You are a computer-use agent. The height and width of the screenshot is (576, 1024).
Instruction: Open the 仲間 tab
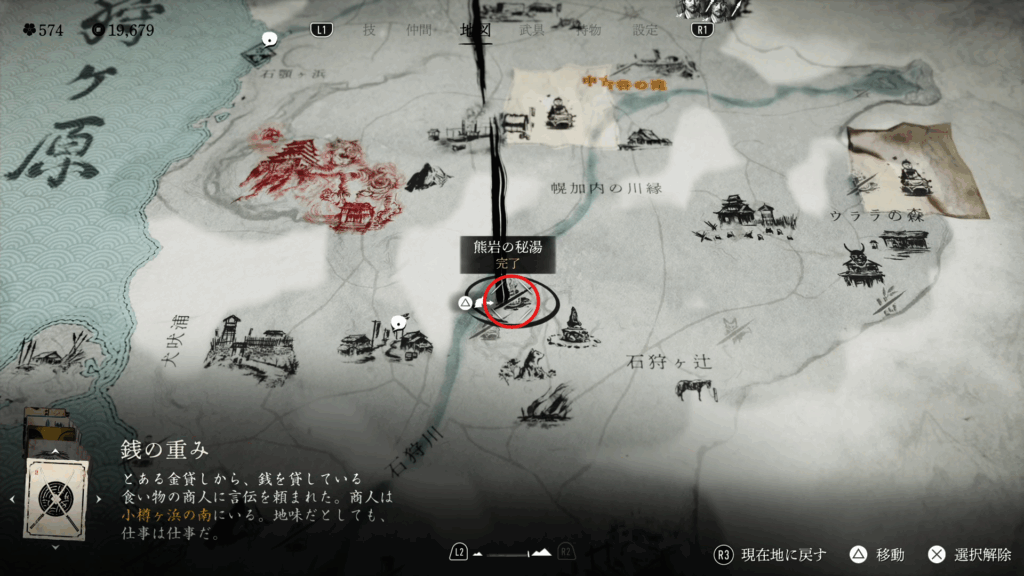[x=420, y=30]
